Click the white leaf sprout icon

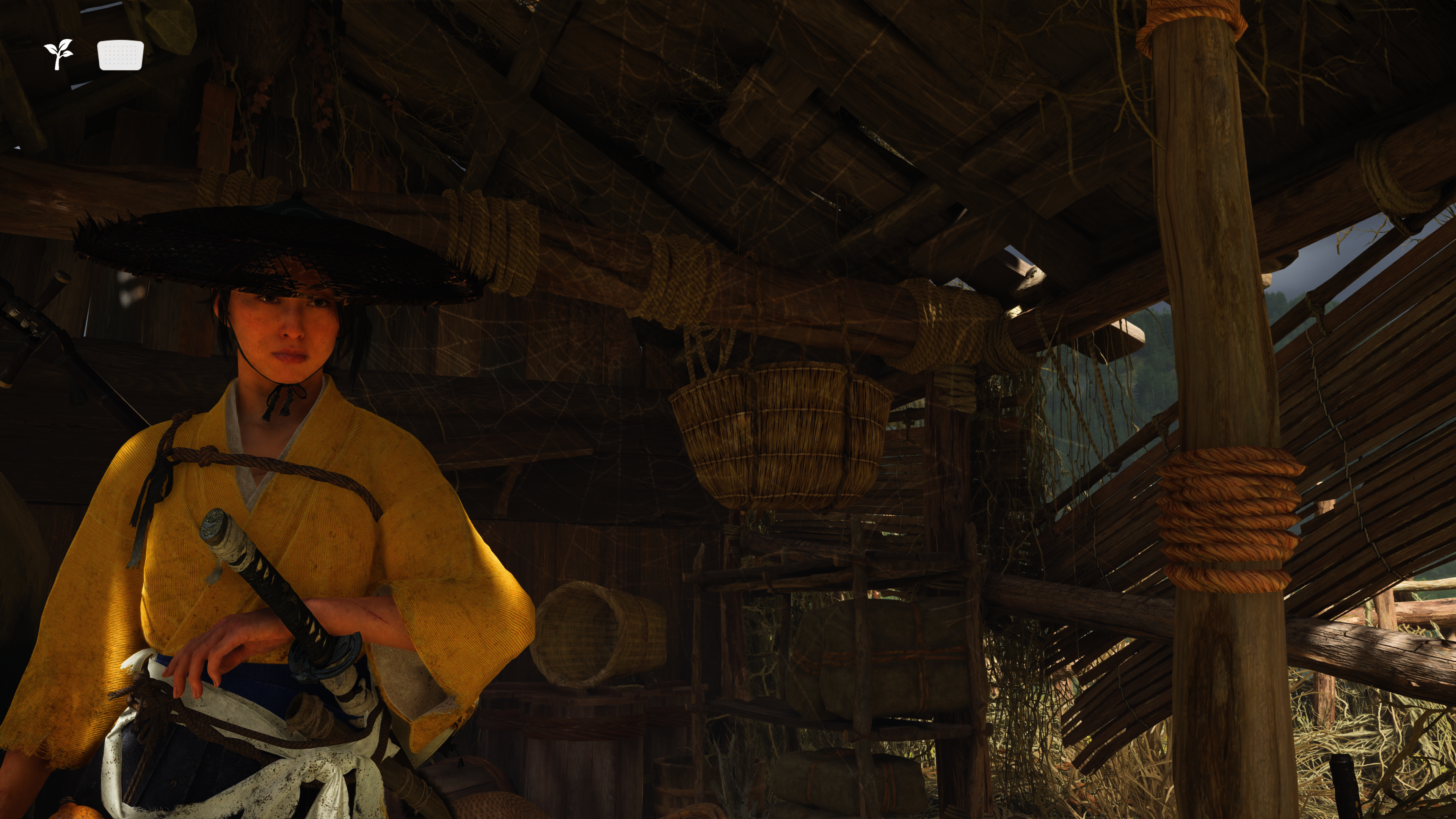[x=59, y=54]
